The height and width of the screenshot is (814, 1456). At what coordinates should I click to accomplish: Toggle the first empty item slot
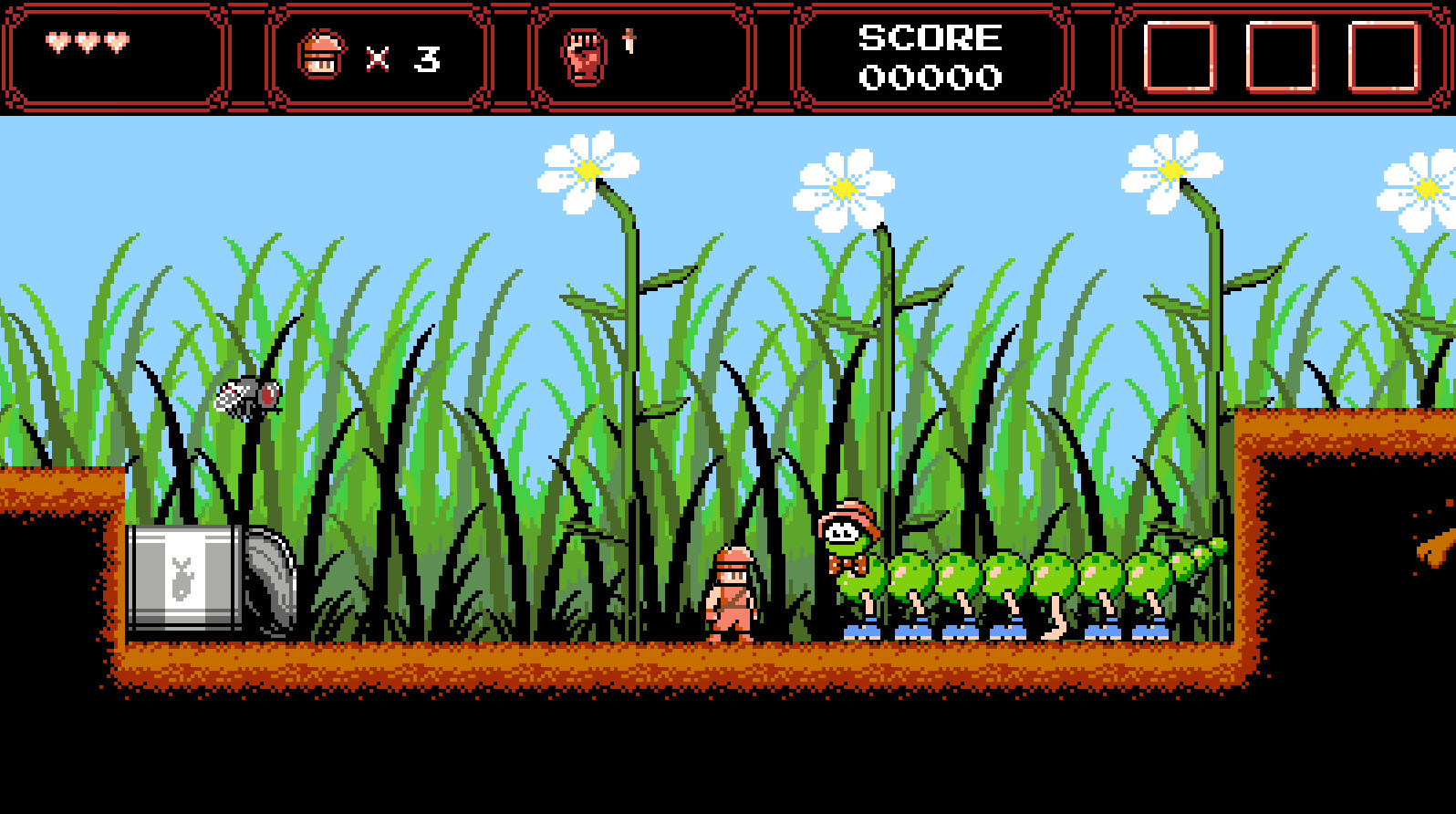(x=1181, y=57)
